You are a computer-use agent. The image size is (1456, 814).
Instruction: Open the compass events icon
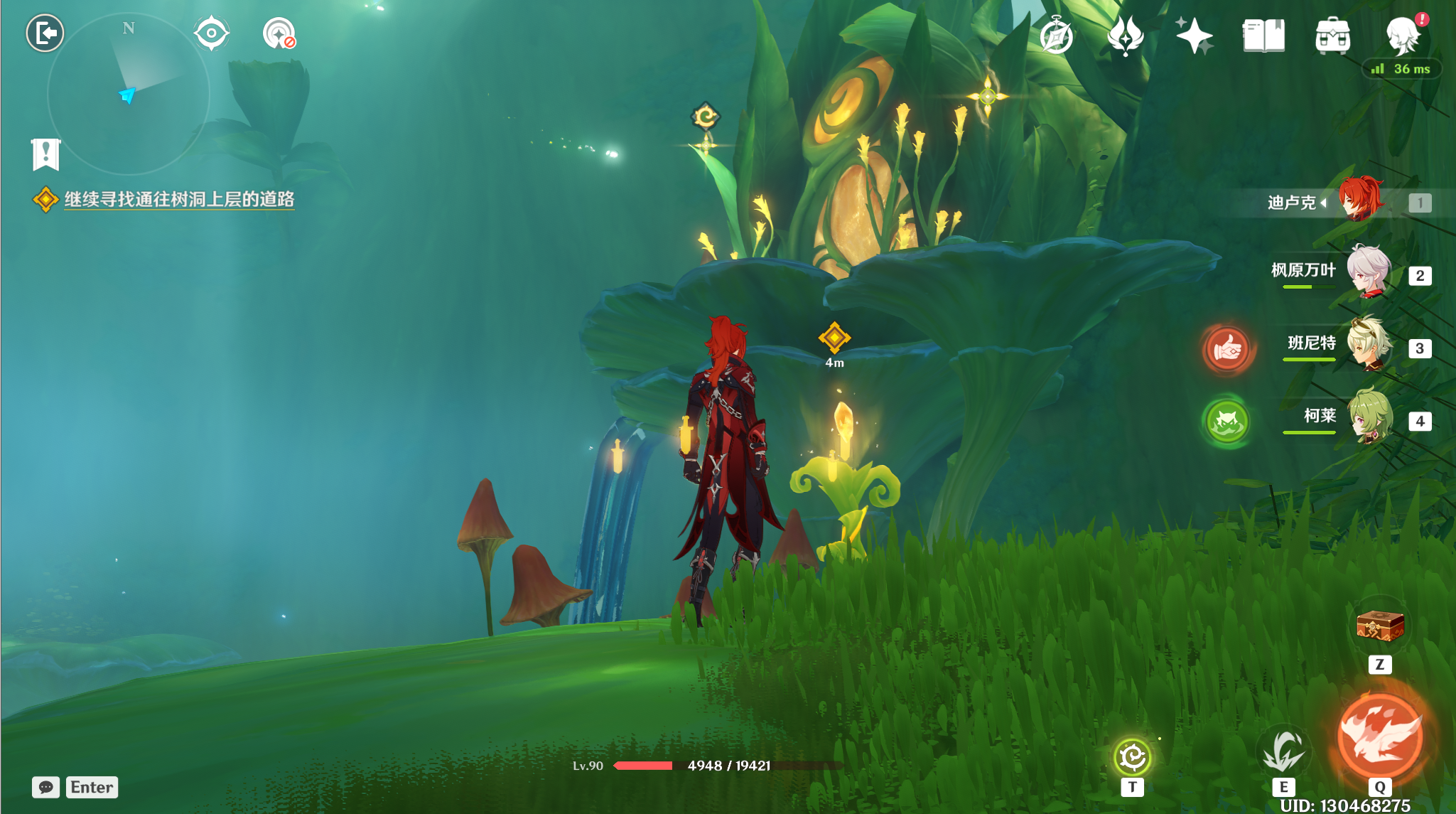click(x=1056, y=36)
